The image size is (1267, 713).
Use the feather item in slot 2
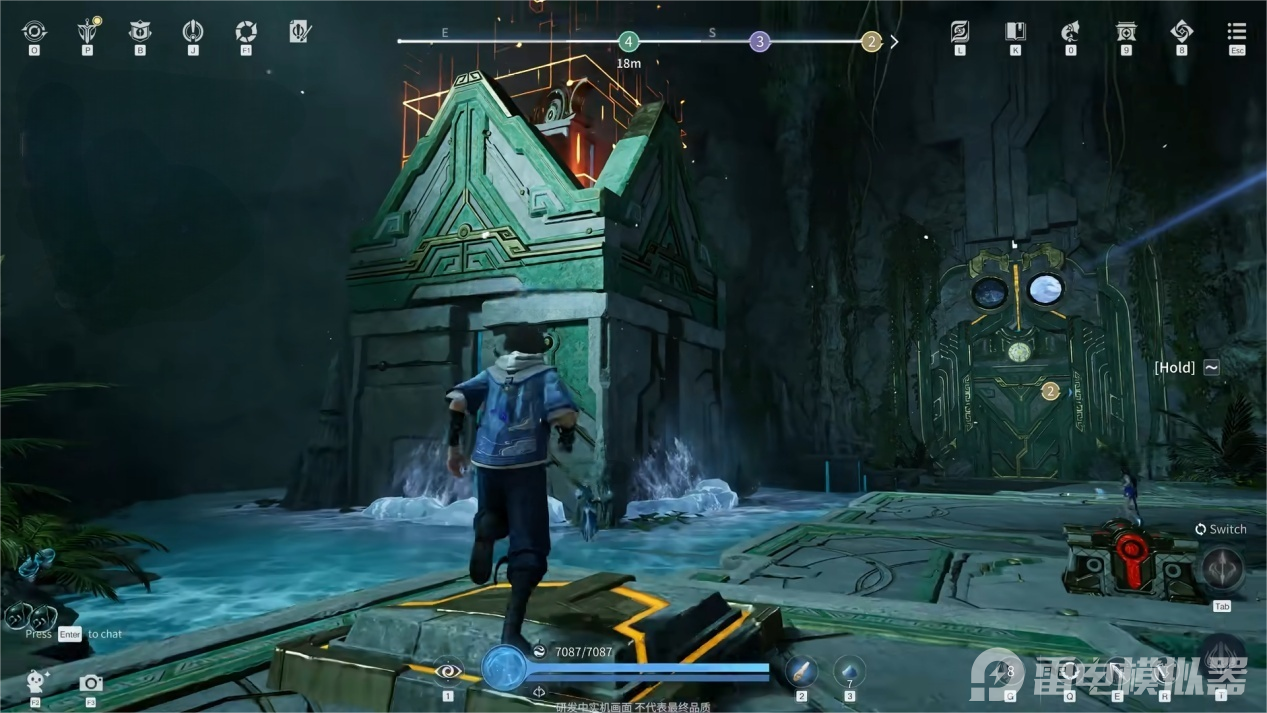pyautogui.click(x=801, y=671)
